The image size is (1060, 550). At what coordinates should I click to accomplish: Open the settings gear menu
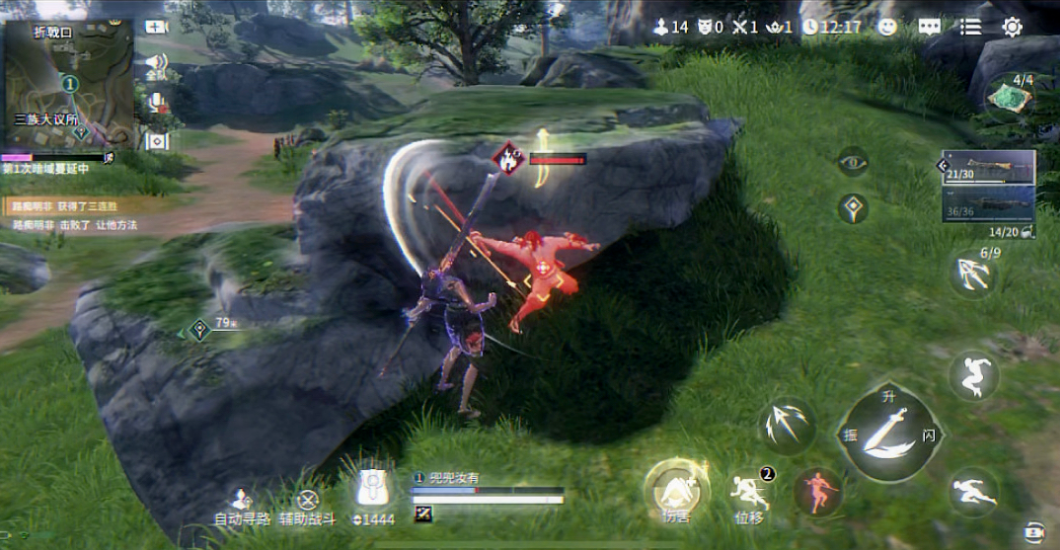(x=1012, y=27)
